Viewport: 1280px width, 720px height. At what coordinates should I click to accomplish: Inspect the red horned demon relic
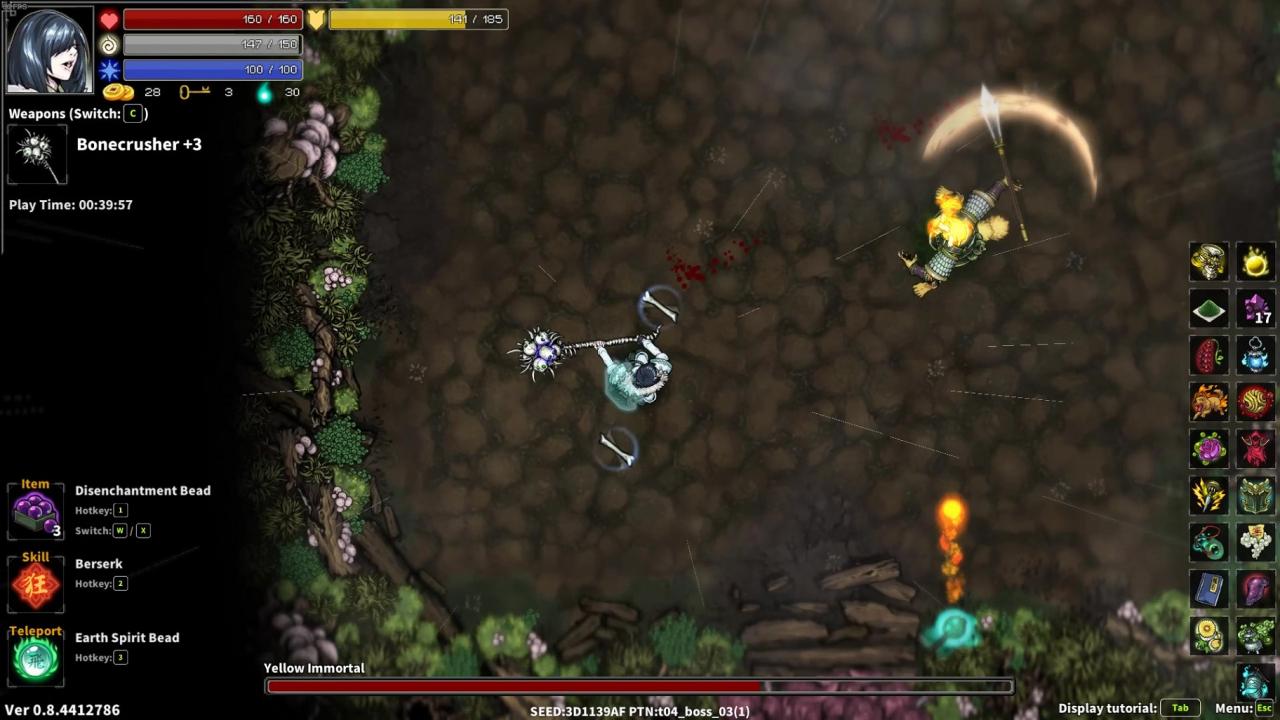(x=1256, y=449)
